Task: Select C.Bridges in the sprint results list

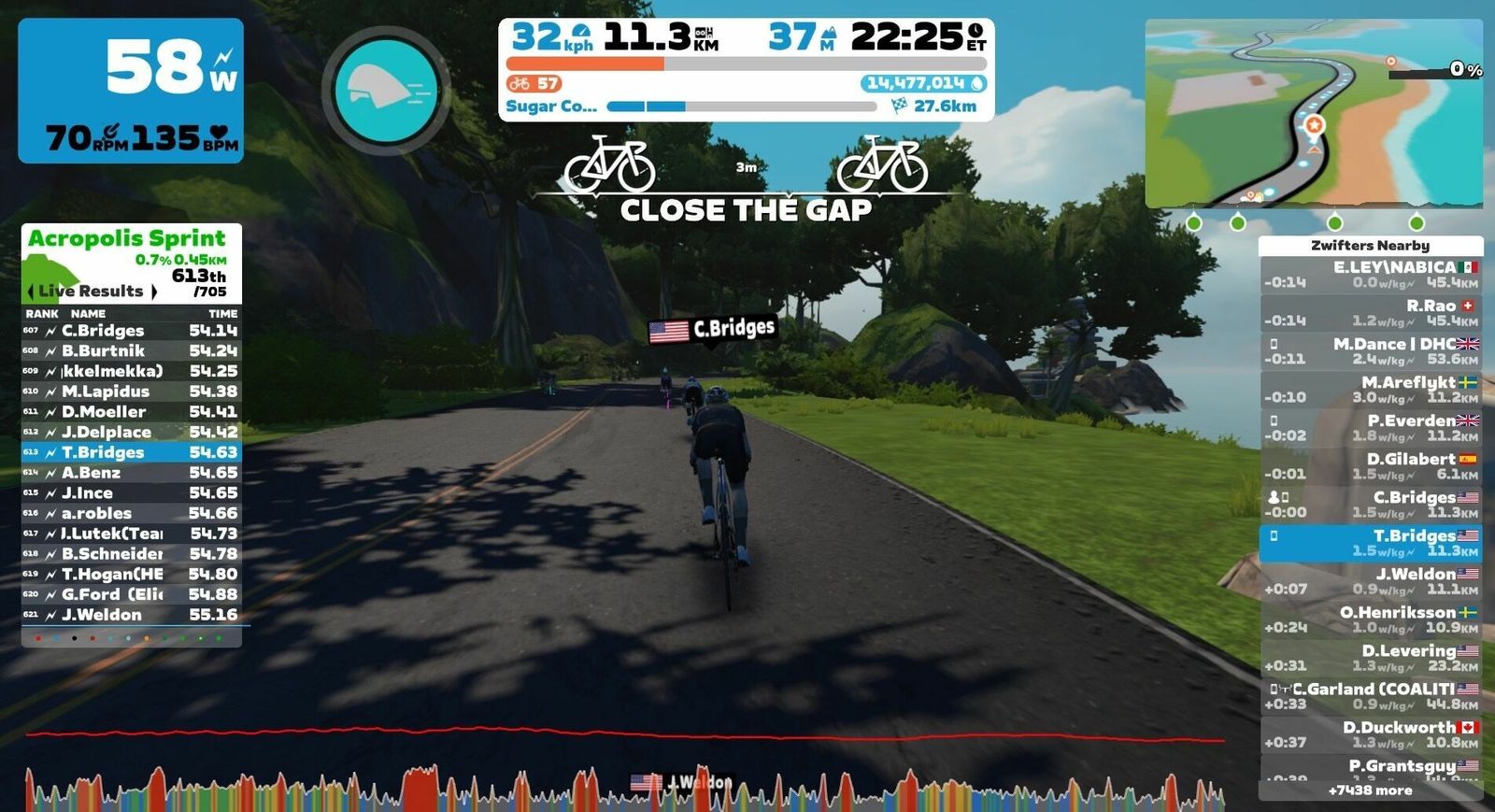Action: point(131,331)
